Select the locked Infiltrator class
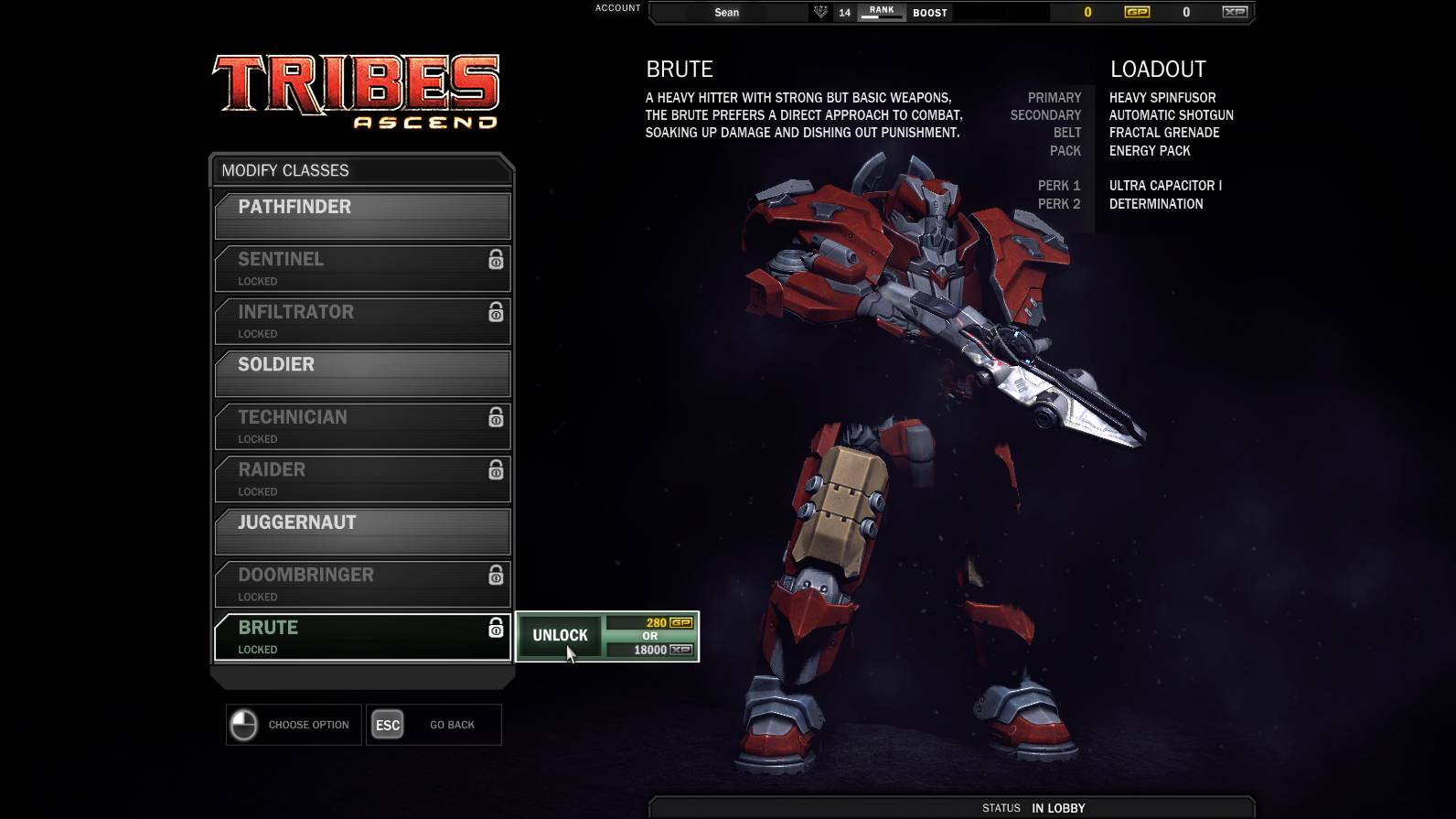Image resolution: width=1456 pixels, height=819 pixels. 362,320
